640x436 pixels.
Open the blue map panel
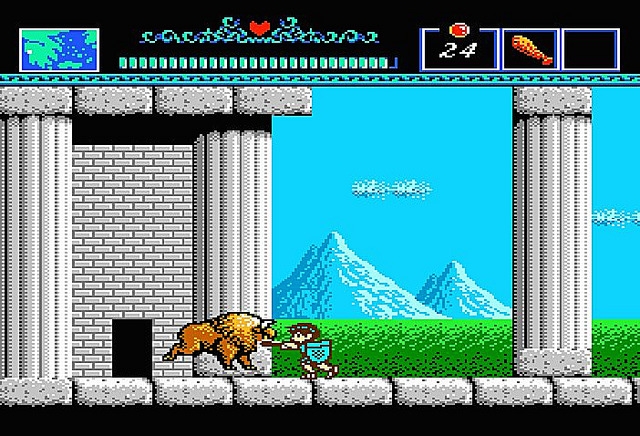(x=59, y=49)
